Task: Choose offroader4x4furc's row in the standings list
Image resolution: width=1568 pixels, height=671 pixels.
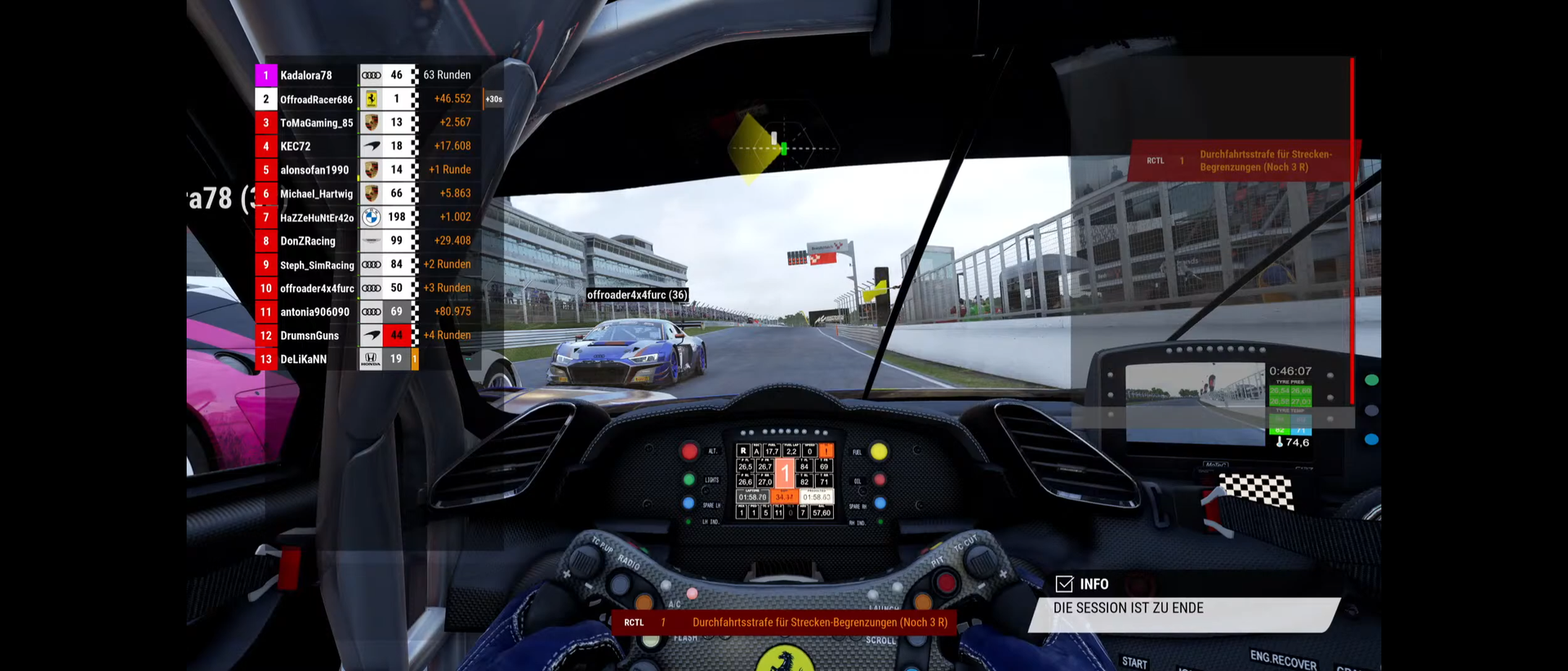Action: pos(317,288)
